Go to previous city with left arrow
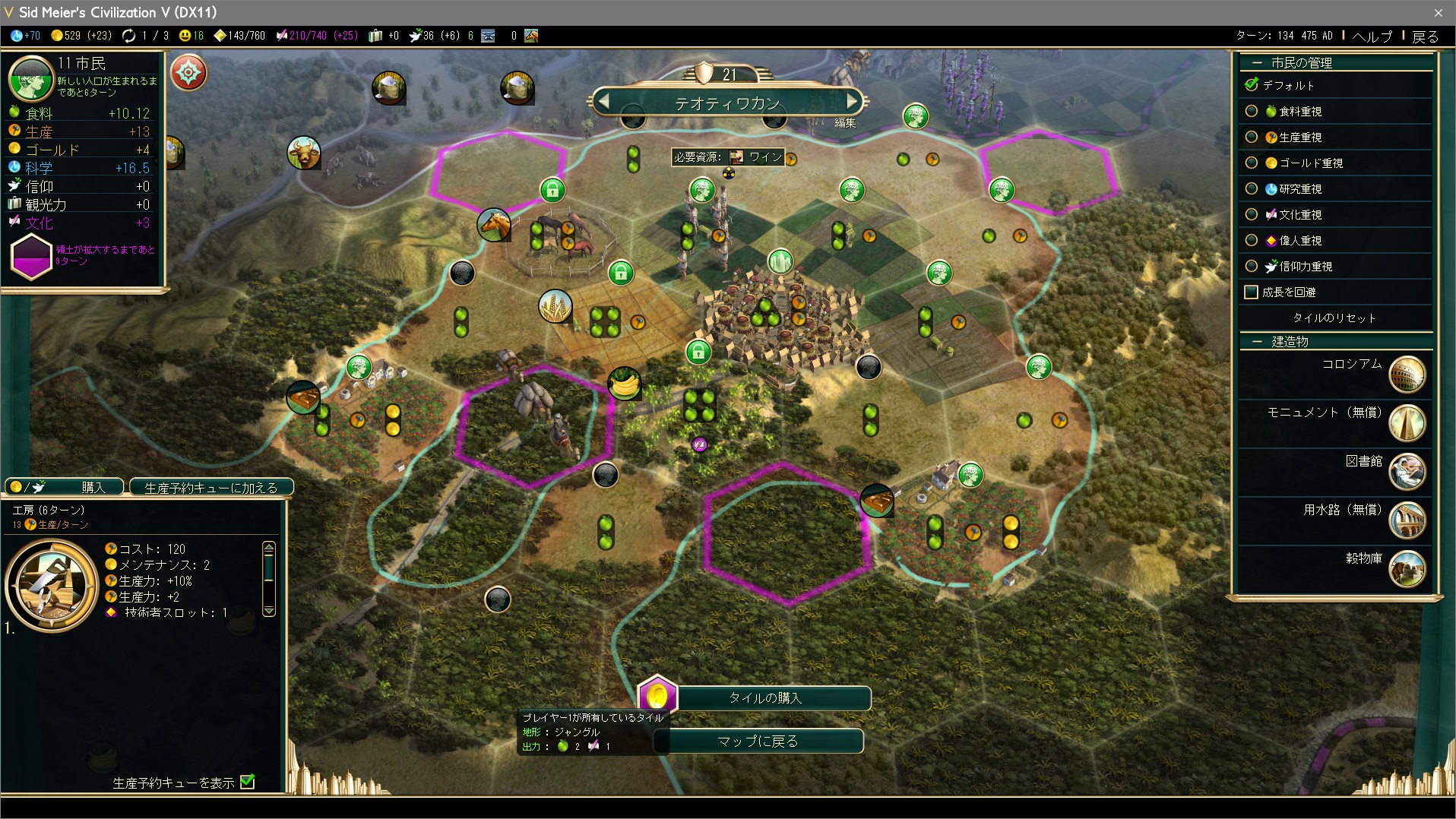 [x=604, y=100]
